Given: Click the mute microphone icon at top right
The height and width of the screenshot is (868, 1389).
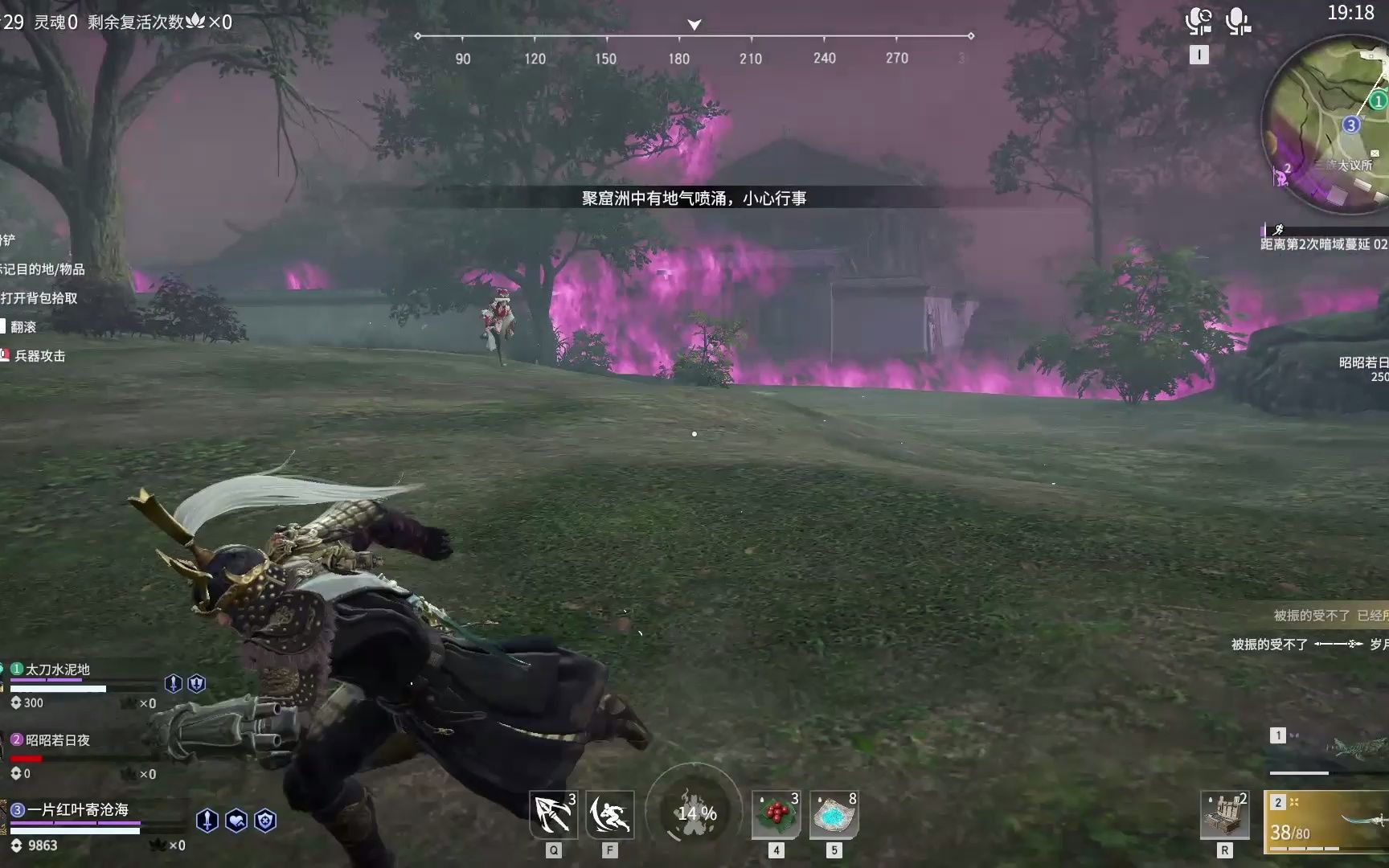Looking at the screenshot, I should click(x=1236, y=20).
